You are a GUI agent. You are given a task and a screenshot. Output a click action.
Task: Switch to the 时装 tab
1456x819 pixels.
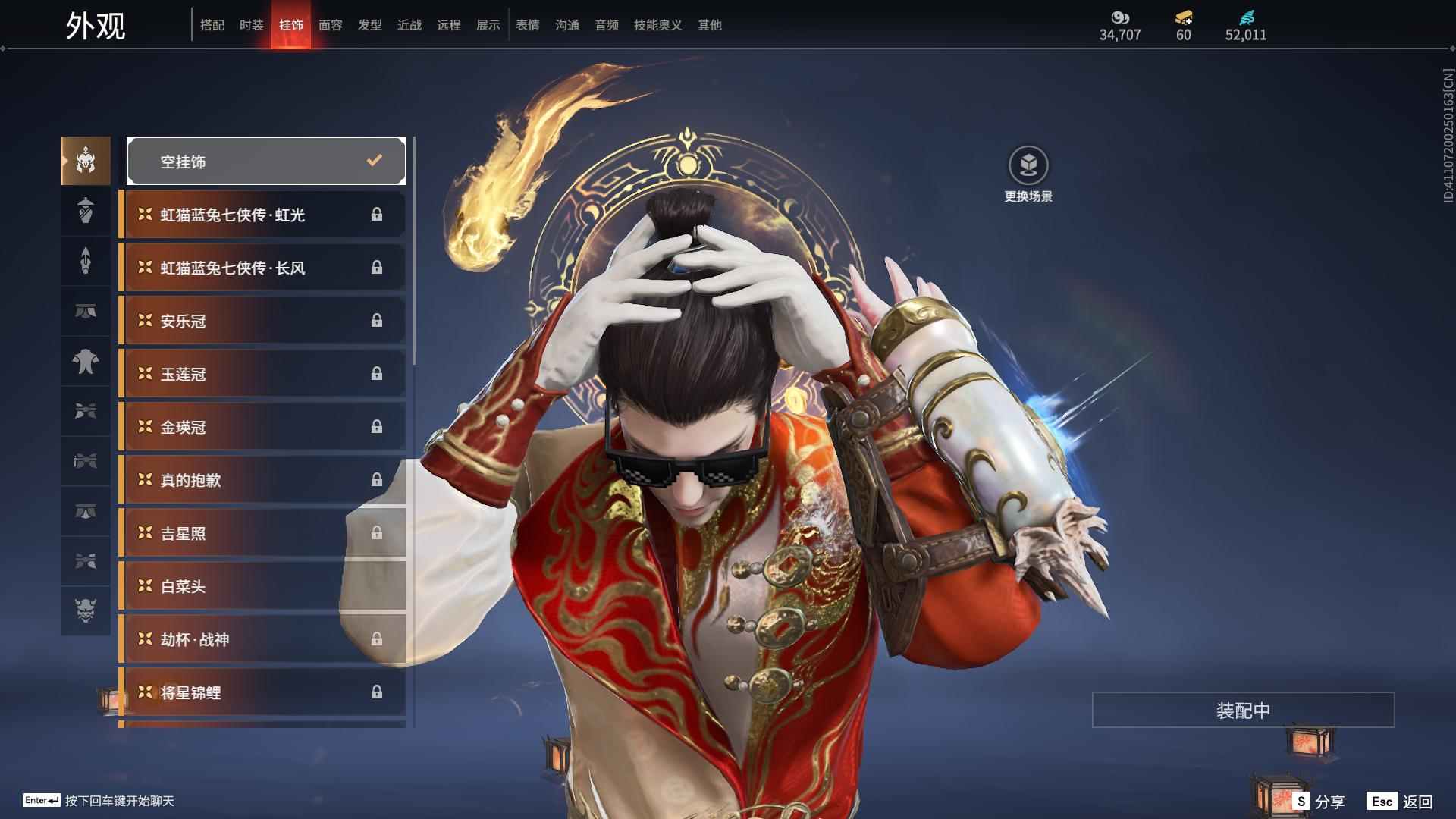coord(252,24)
